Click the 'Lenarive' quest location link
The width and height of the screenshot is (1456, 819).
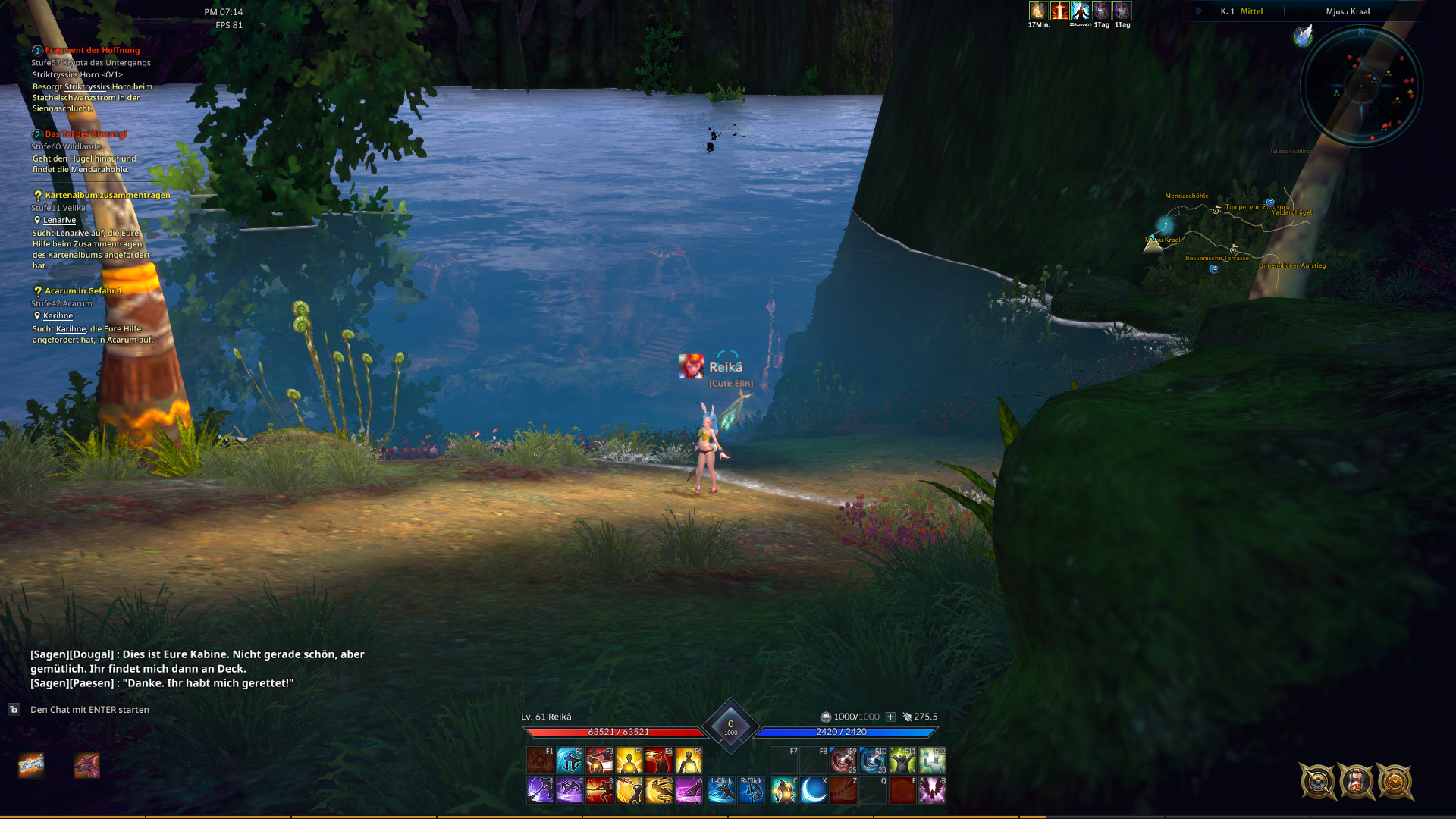coord(59,220)
